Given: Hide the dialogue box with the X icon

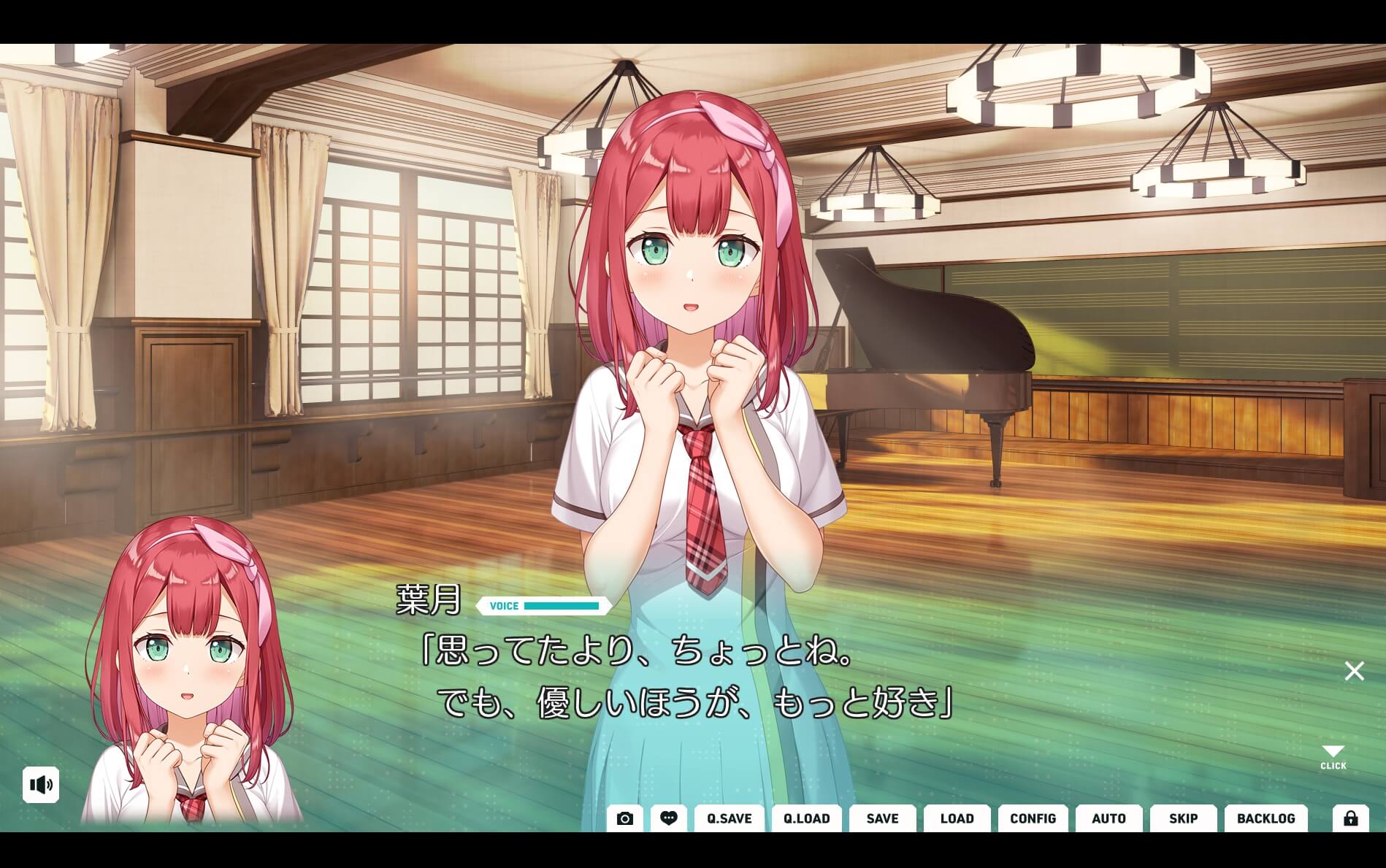Looking at the screenshot, I should tap(1355, 670).
